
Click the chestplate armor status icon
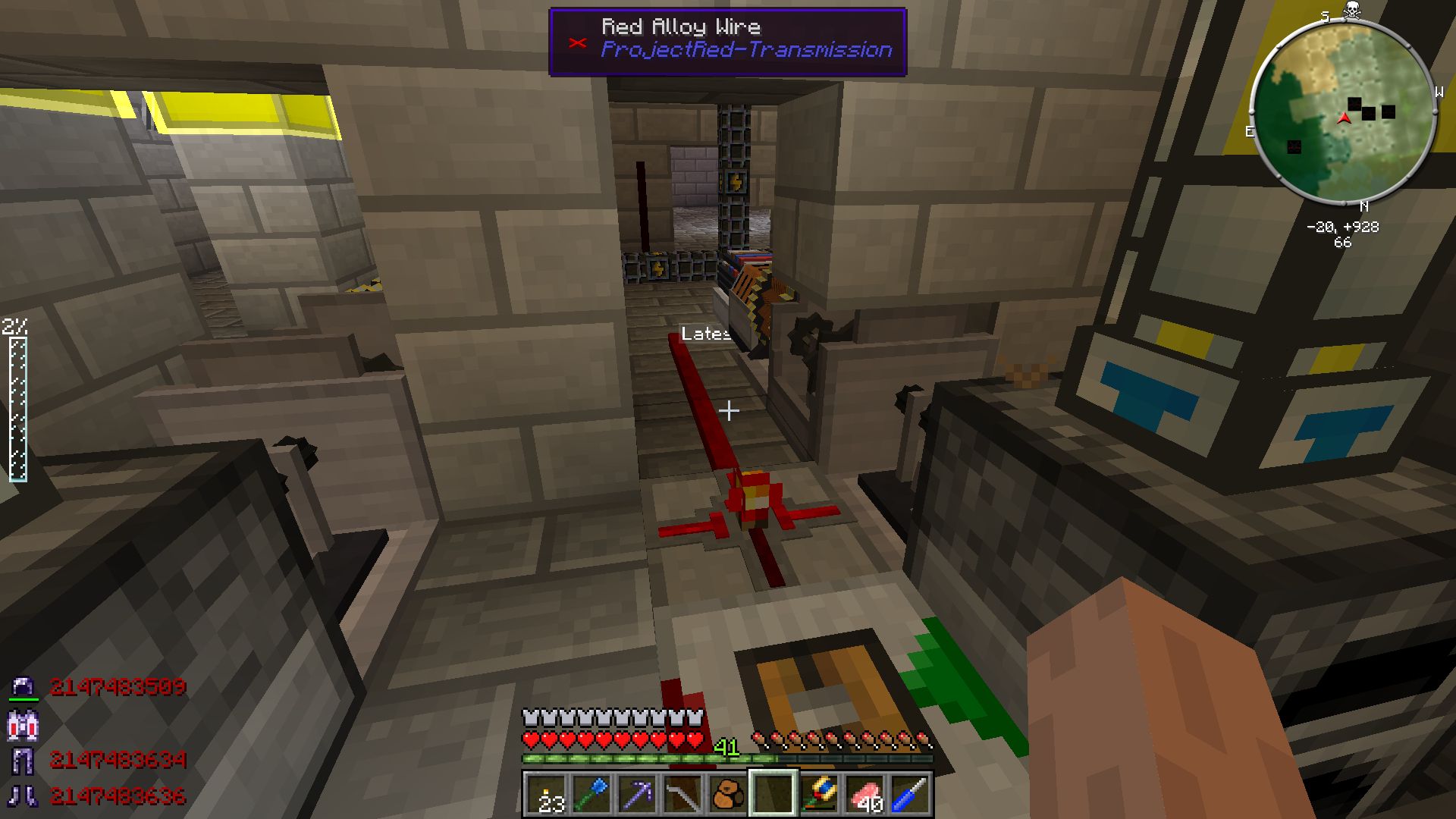21,724
